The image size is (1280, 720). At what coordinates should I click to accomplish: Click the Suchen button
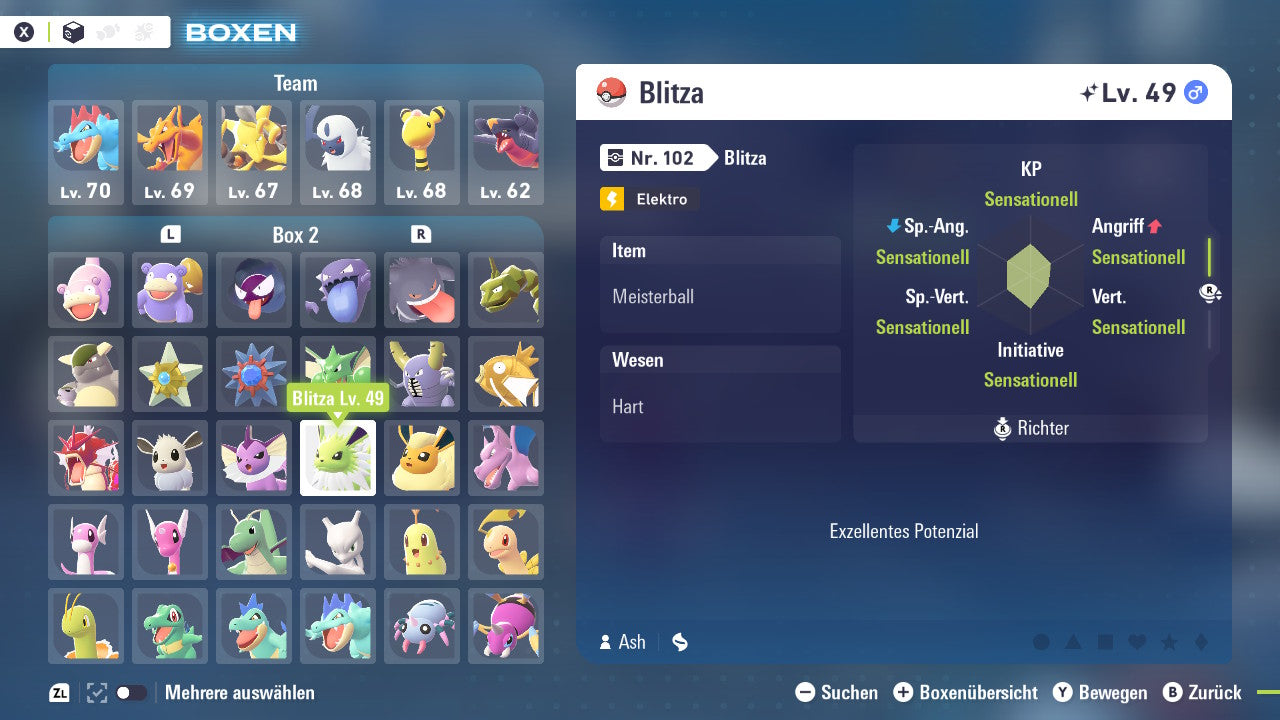[836, 692]
